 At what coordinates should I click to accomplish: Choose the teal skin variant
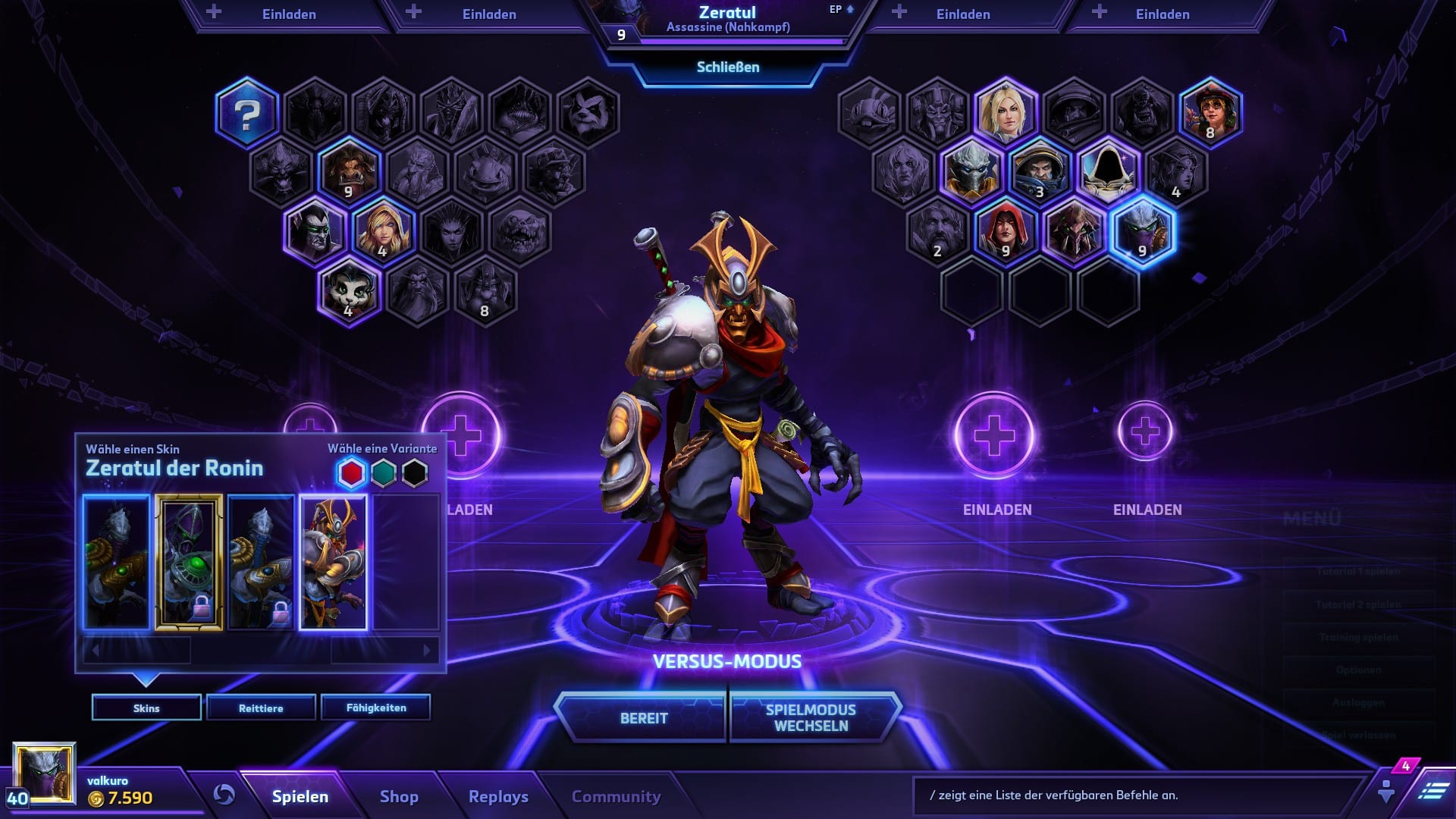(x=384, y=473)
